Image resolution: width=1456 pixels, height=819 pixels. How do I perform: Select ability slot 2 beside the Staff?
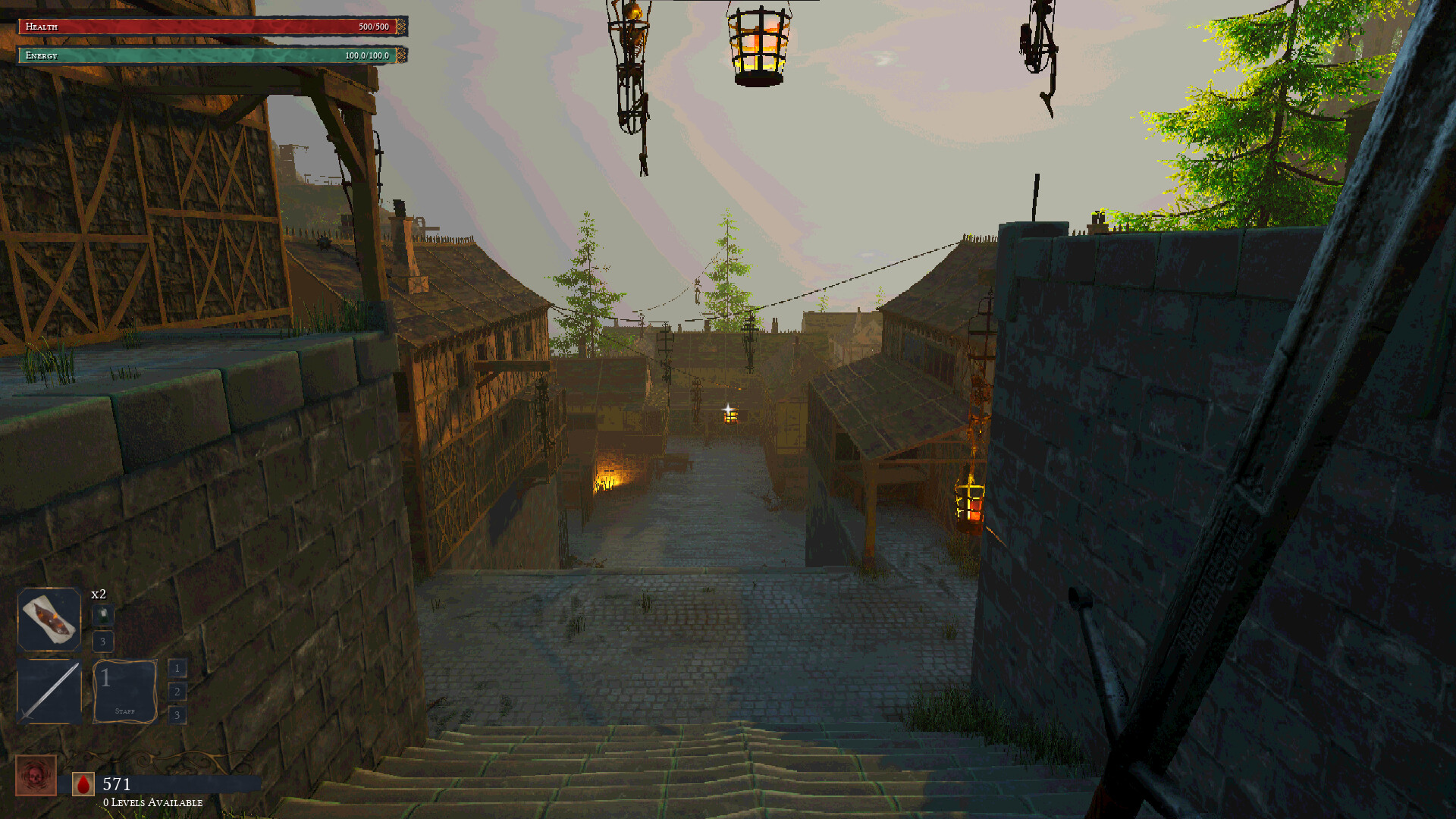tap(177, 691)
